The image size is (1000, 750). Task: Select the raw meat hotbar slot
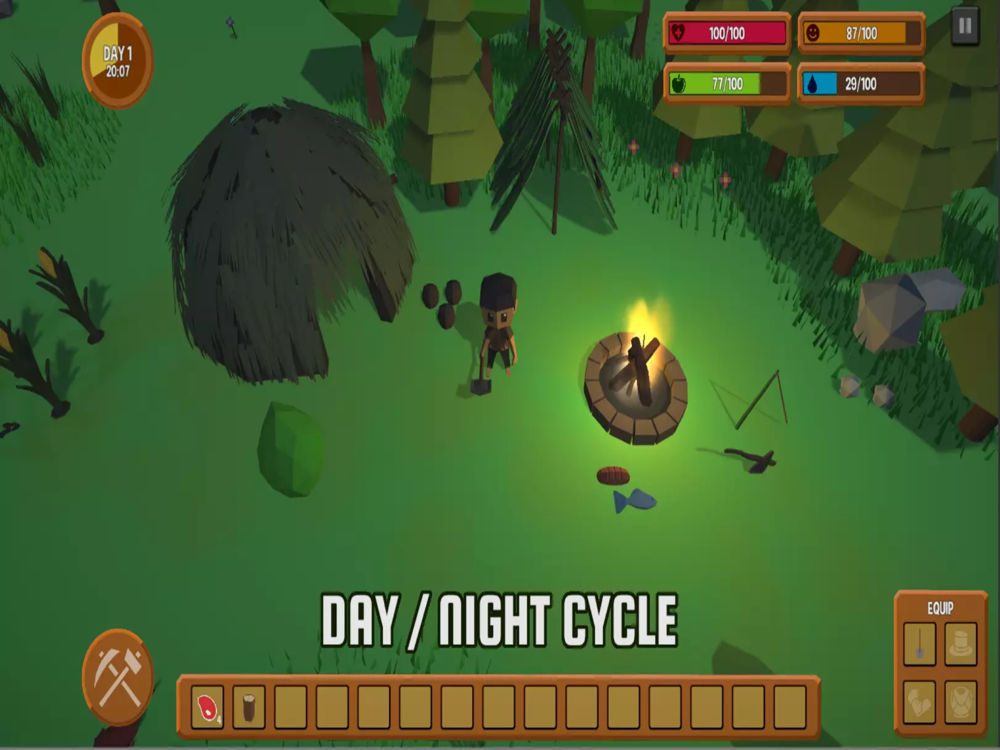(x=208, y=707)
